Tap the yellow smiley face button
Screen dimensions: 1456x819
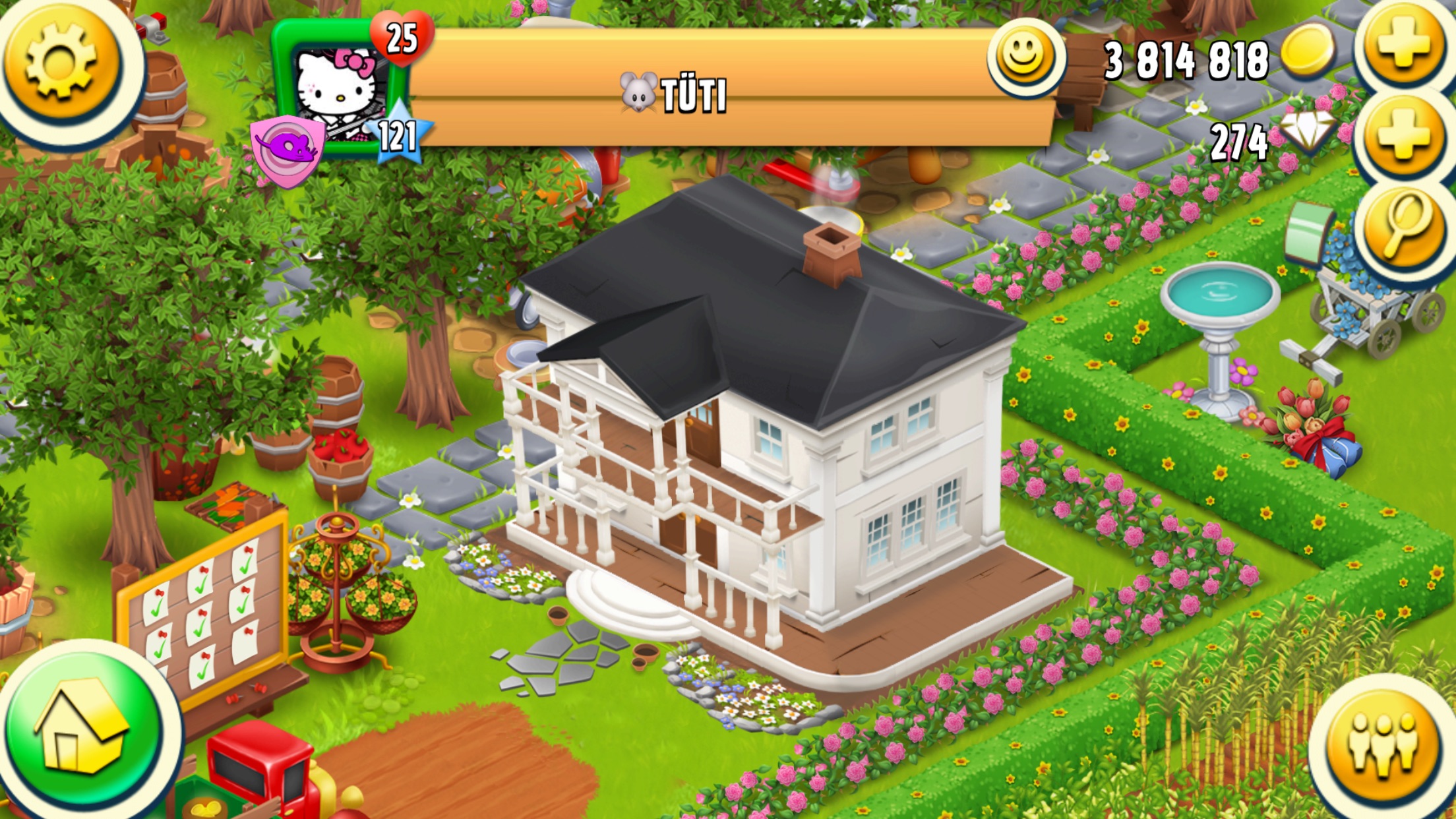pyautogui.click(x=1023, y=57)
